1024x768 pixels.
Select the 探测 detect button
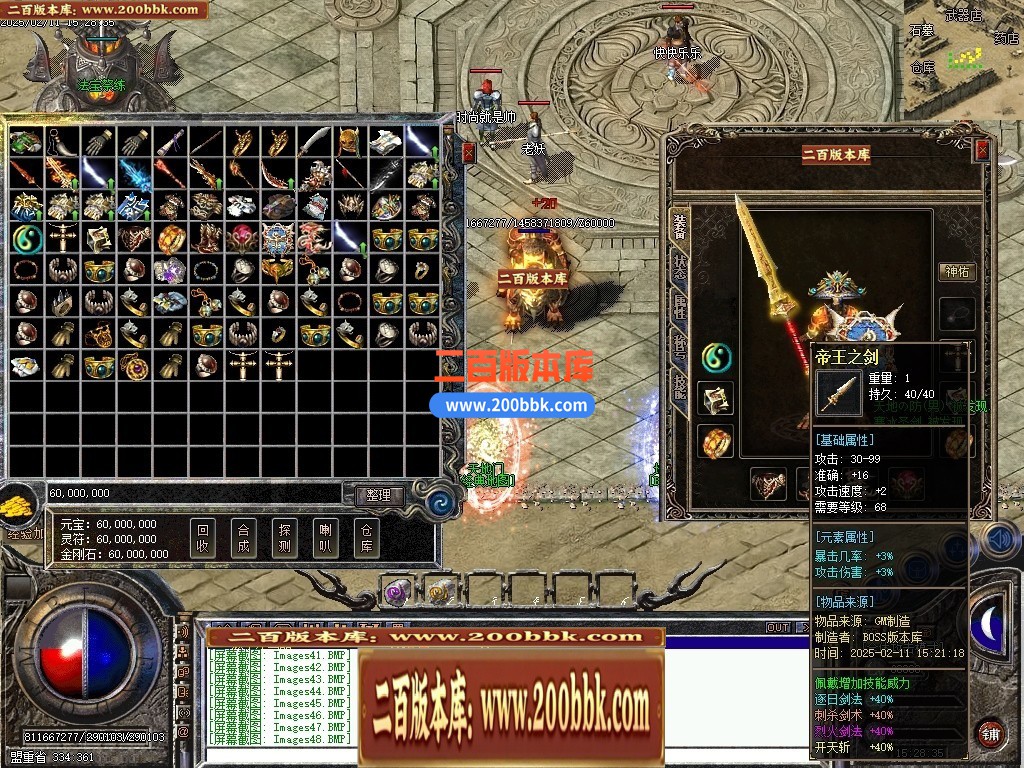[x=284, y=539]
